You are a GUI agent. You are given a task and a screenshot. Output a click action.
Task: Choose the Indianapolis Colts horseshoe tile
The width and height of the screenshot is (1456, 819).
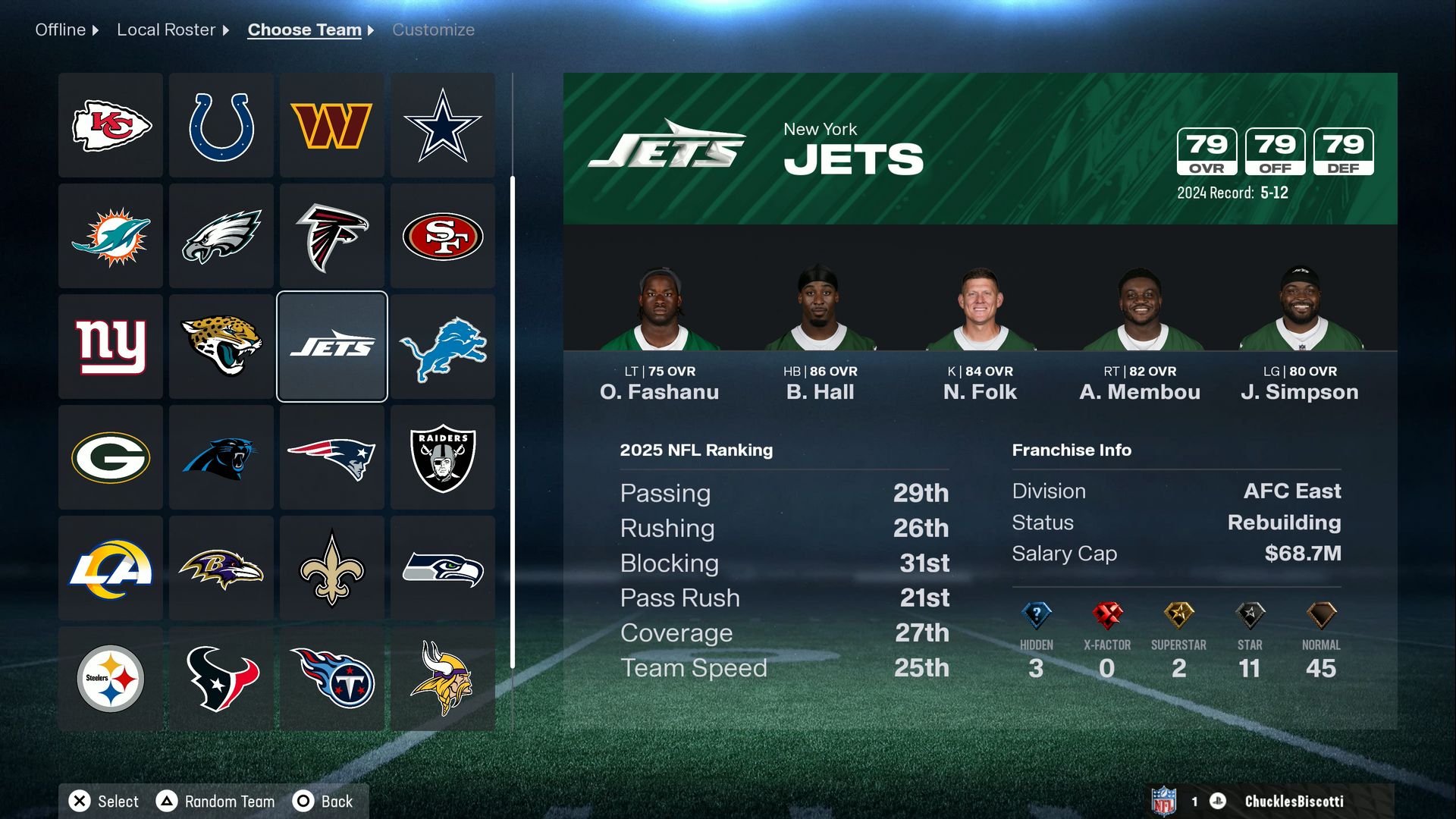pos(221,125)
